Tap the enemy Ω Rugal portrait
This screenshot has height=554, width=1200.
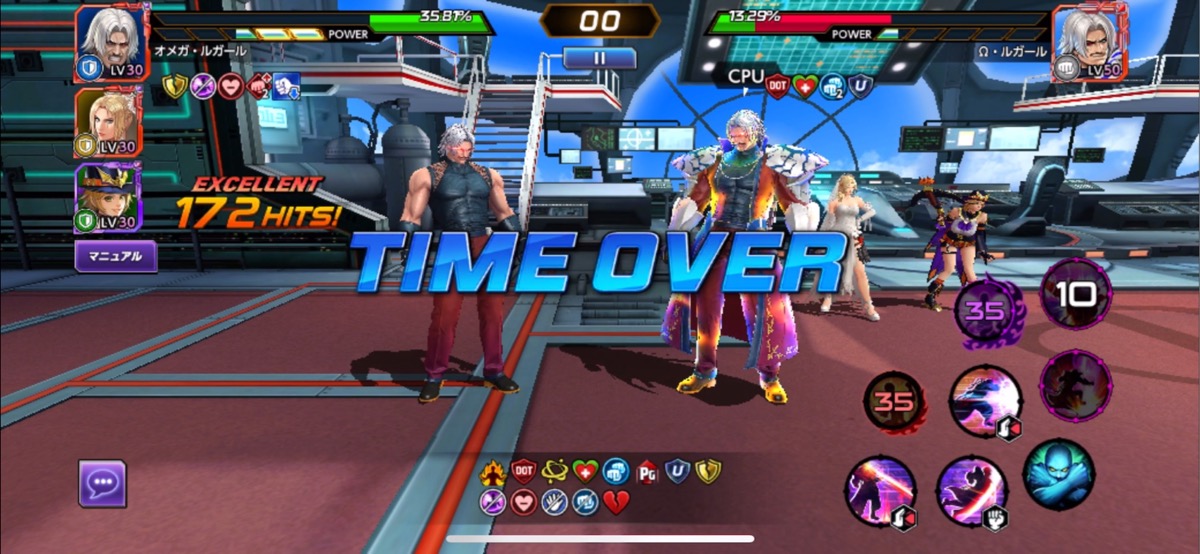click(1088, 42)
